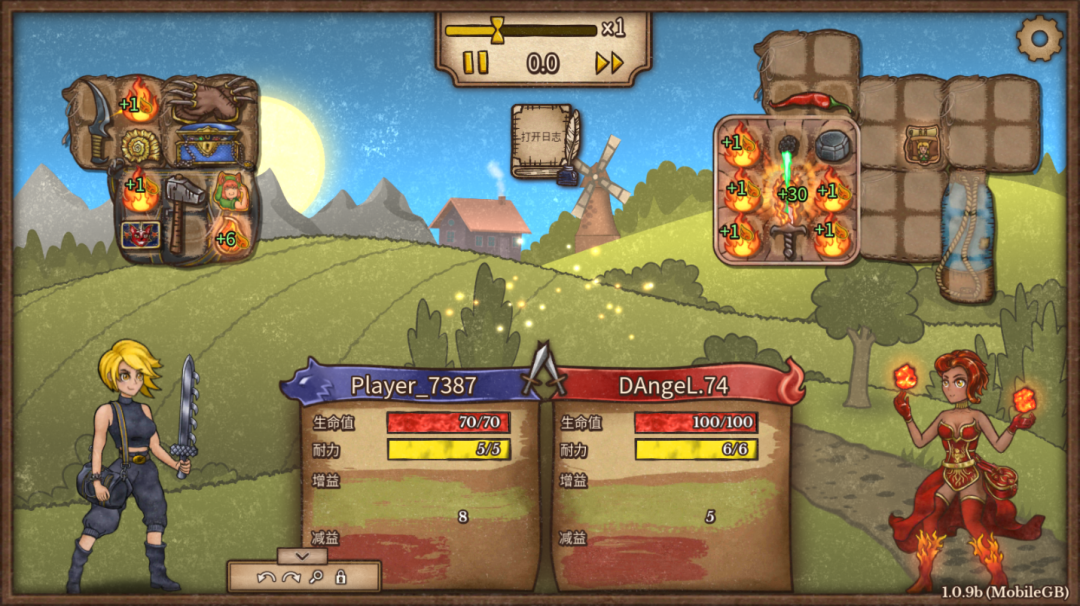Viewport: 1080px width, 606px height.
Task: Open the settings gear menu
Action: (1039, 38)
